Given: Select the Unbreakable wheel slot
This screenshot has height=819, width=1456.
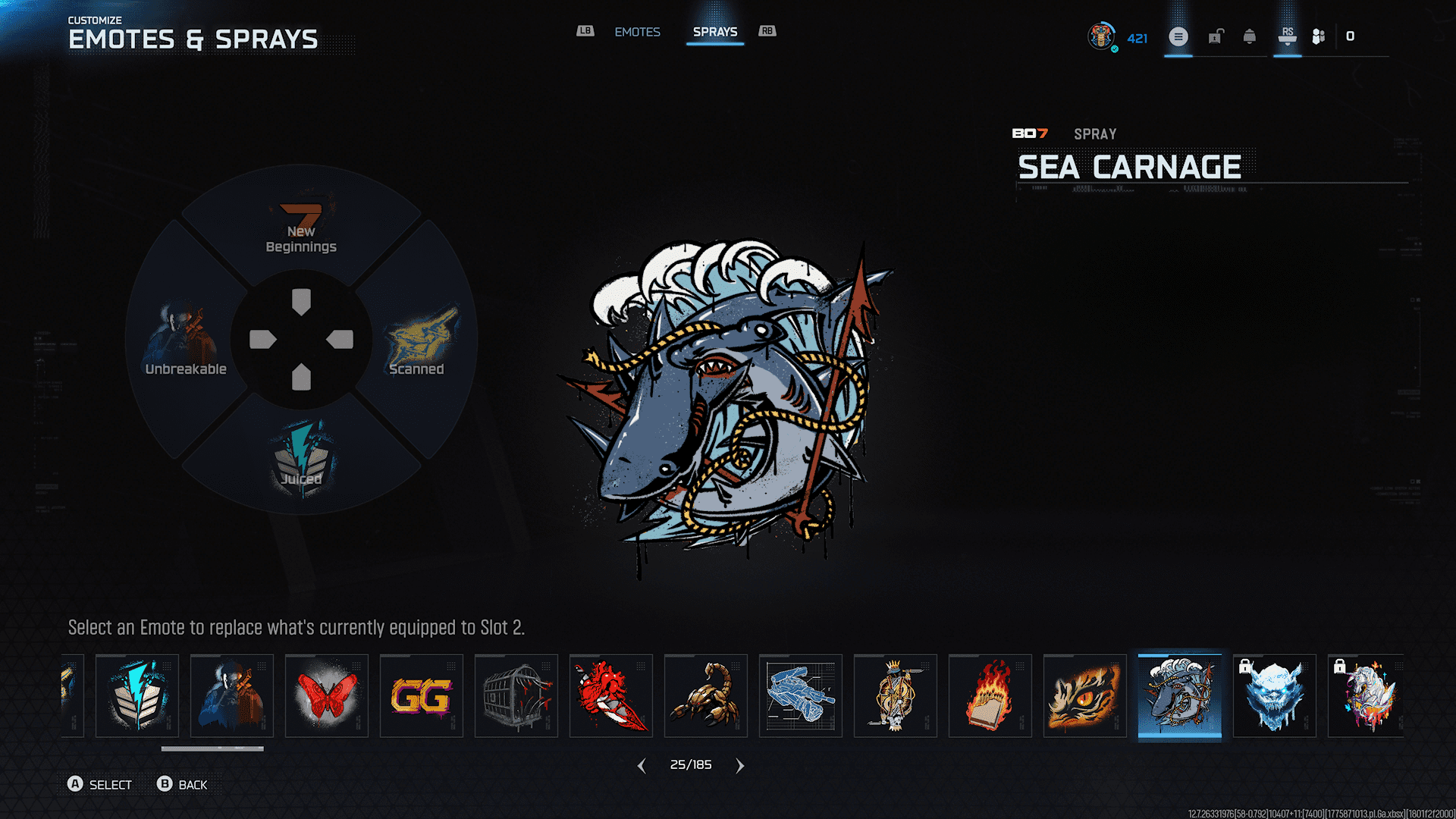Looking at the screenshot, I should 186,341.
